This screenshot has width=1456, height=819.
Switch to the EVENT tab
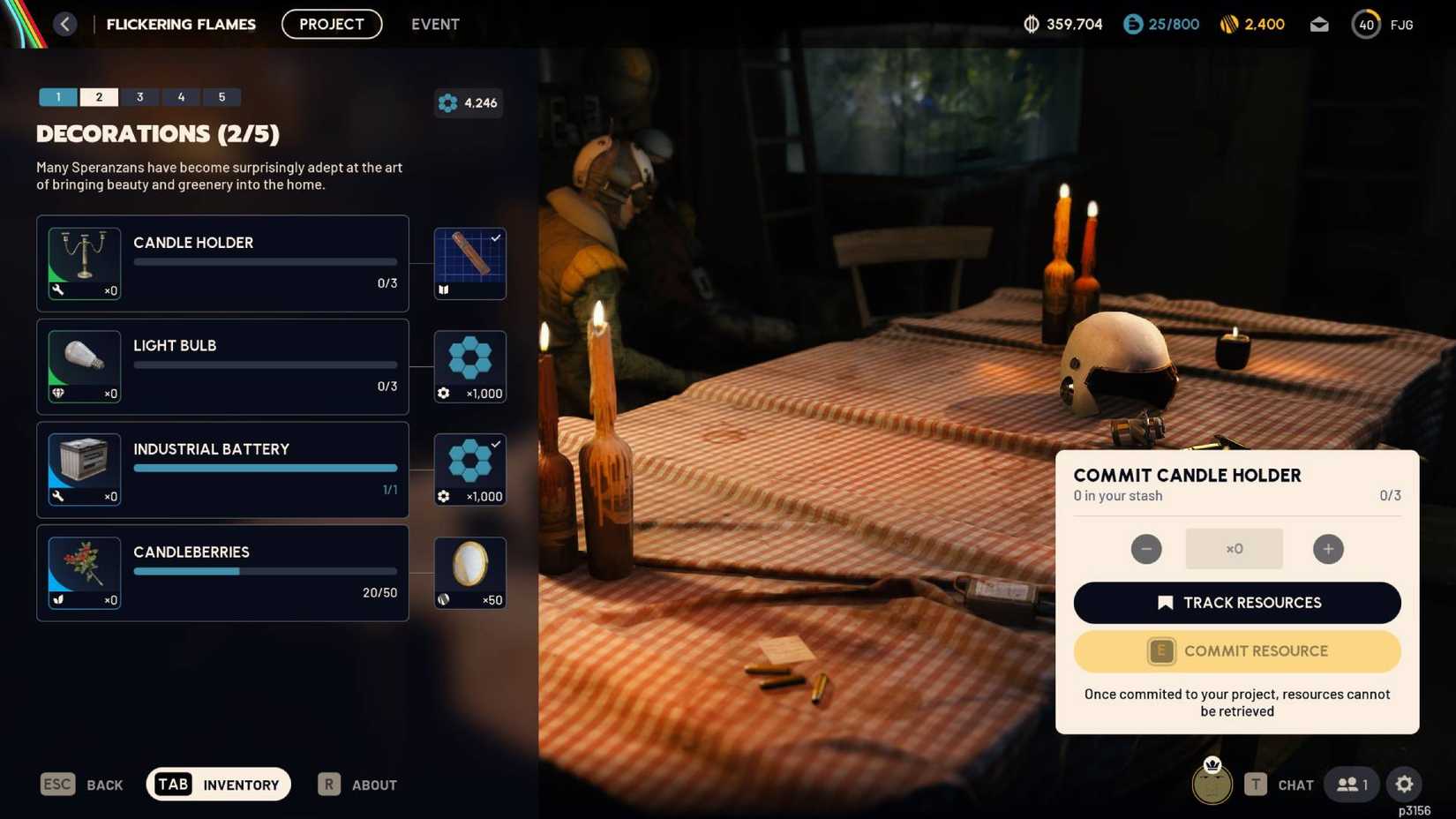coord(435,24)
